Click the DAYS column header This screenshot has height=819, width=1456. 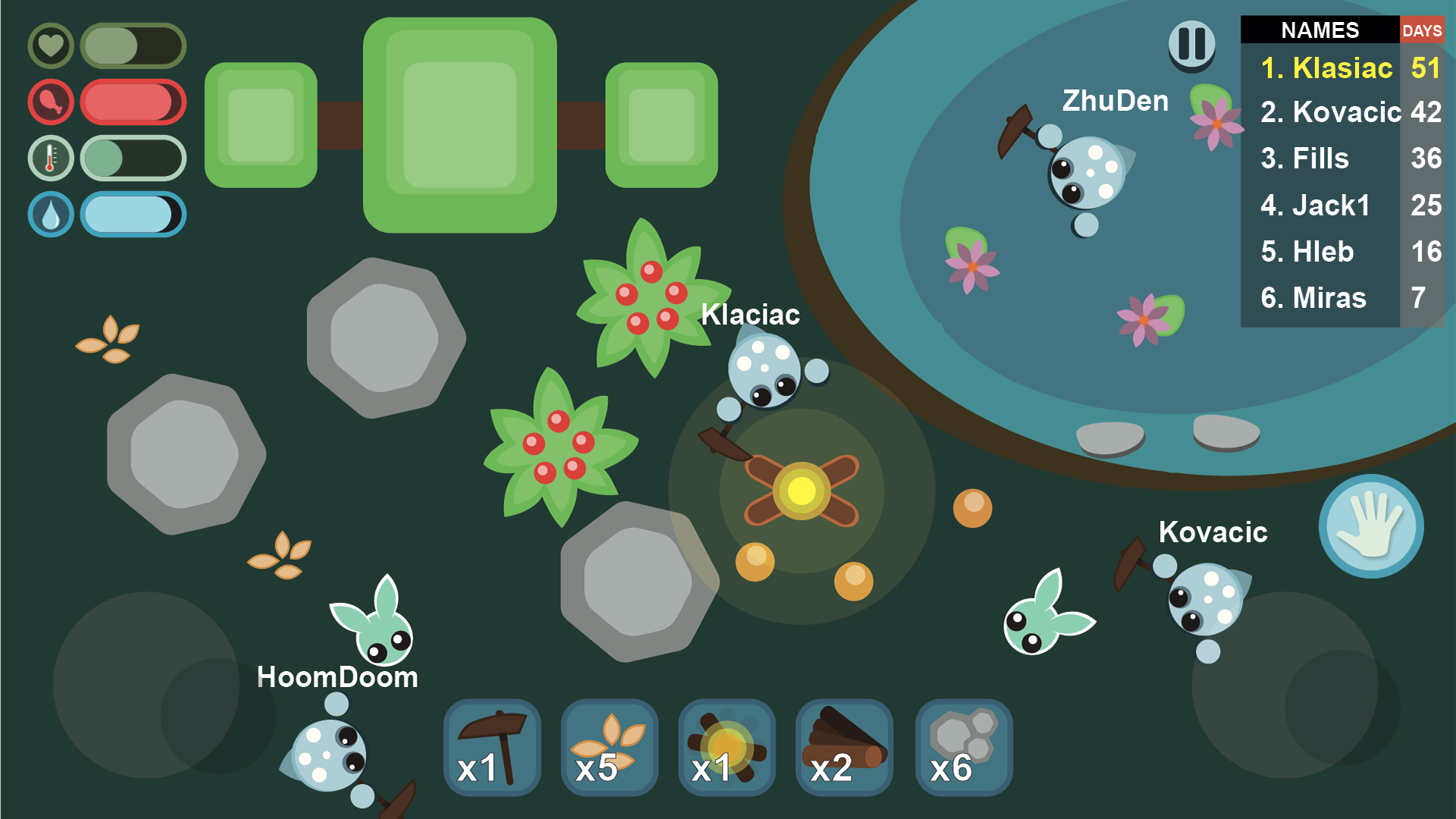click(1423, 31)
